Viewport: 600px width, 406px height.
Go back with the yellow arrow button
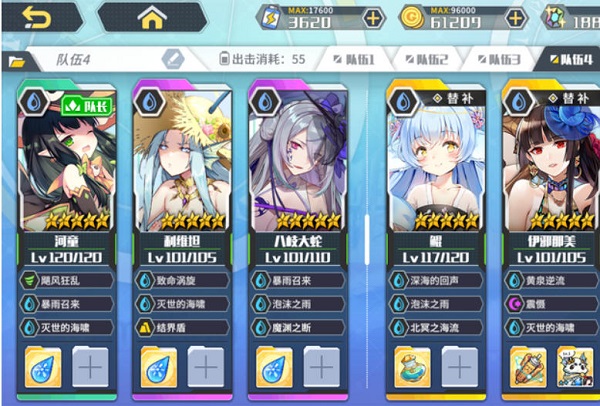click(x=37, y=17)
